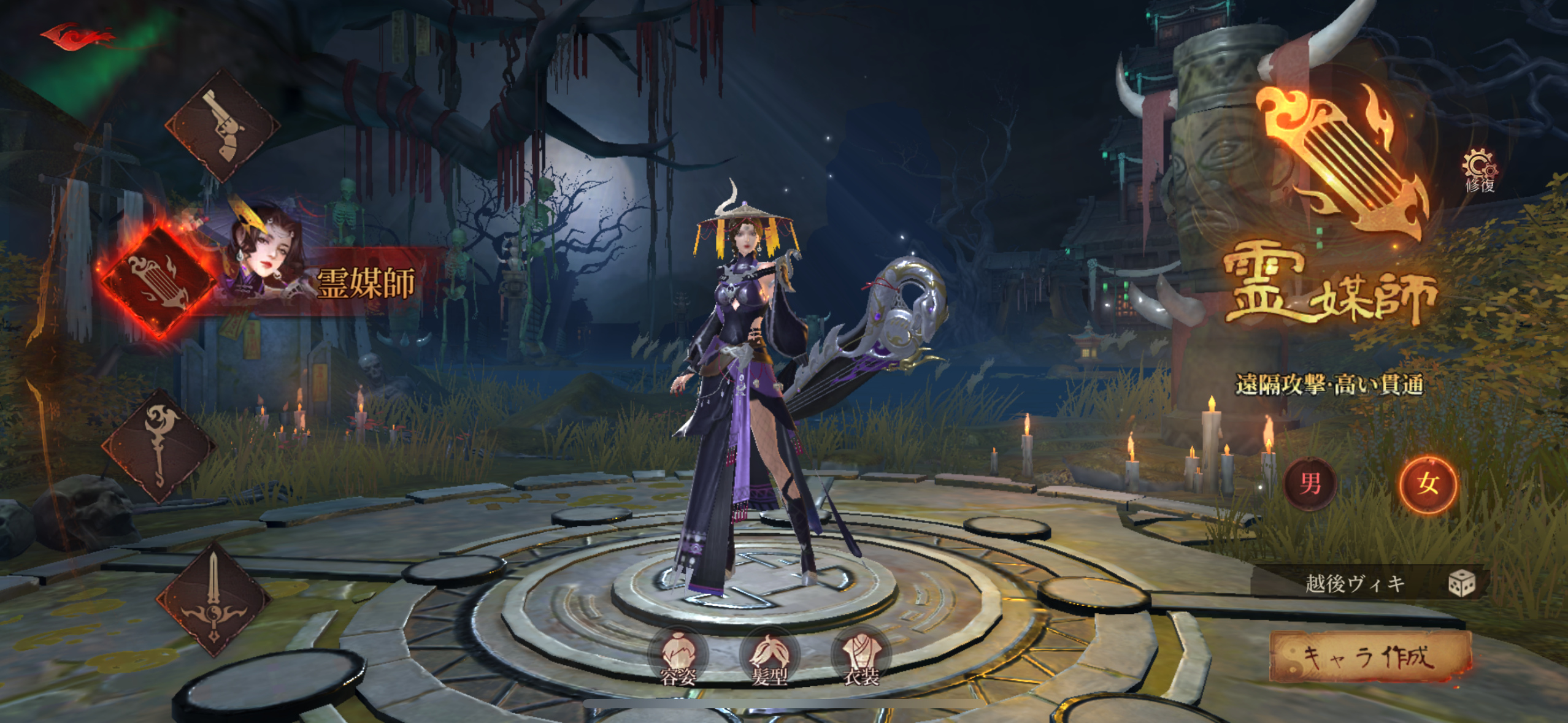Screen dimensions: 1568x723
Task: Switch character gender to 男
Action: [1310, 484]
